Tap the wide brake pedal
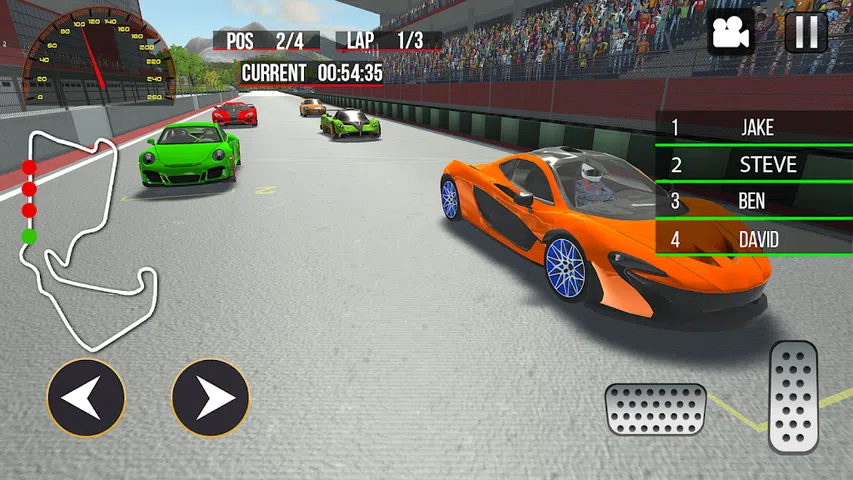The width and height of the screenshot is (853, 480). coord(655,409)
